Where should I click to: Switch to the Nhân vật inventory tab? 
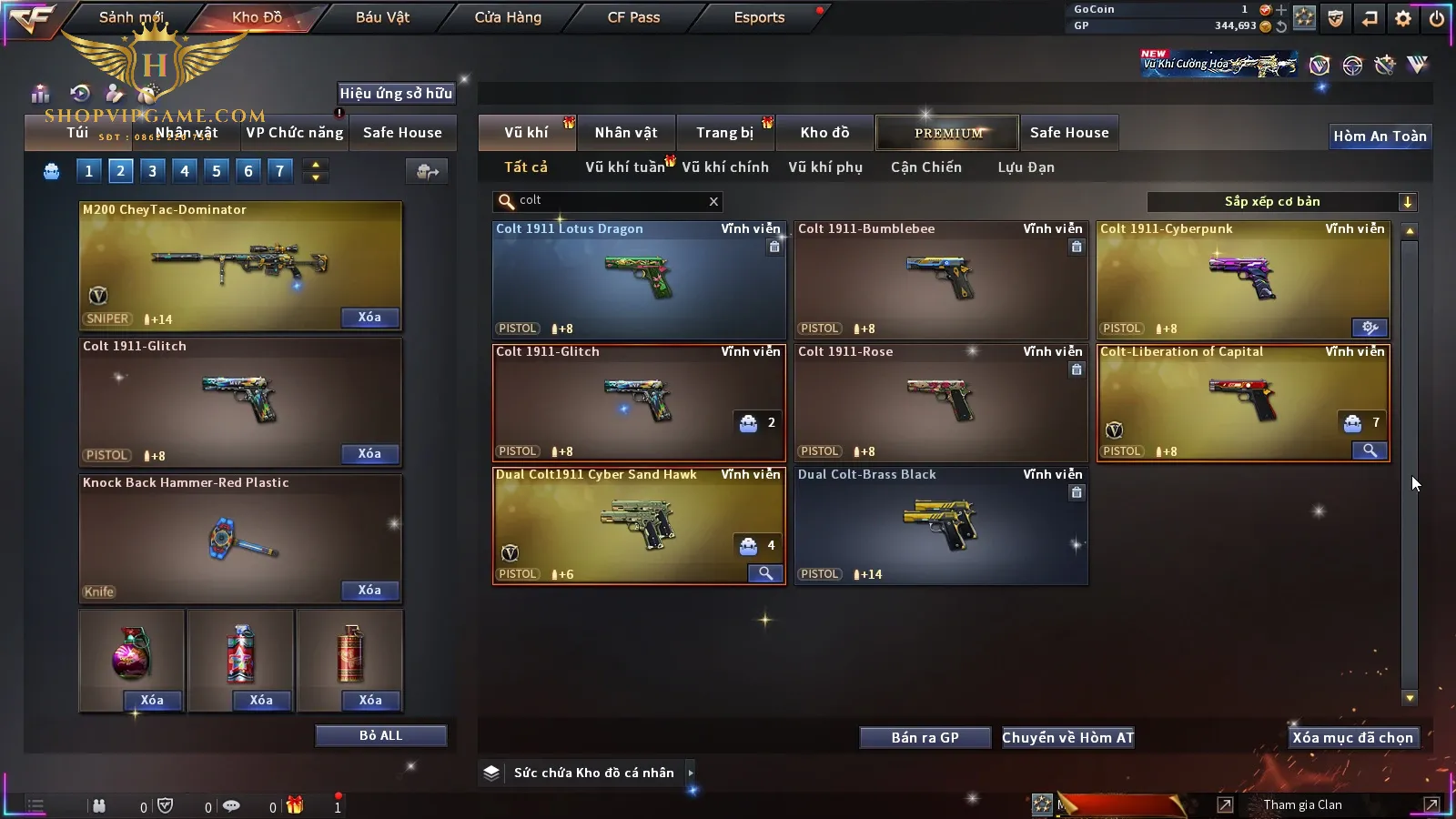(x=626, y=133)
